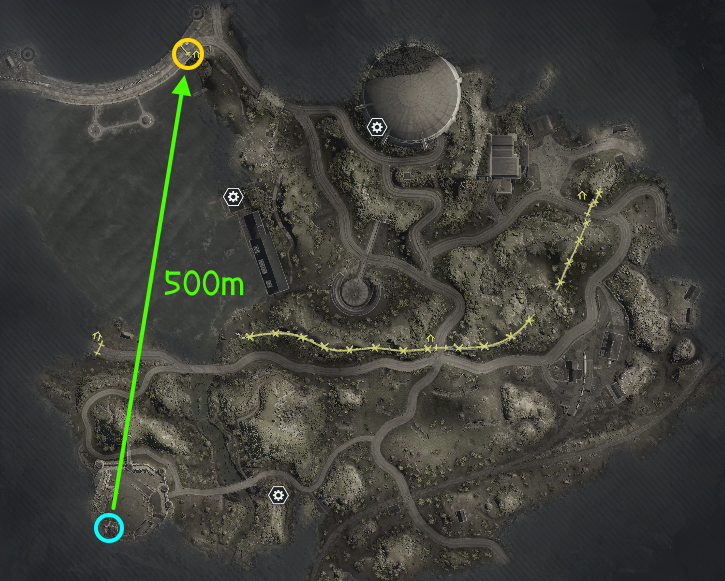The height and width of the screenshot is (581, 725).
Task: Click the gear marker above the long building
Action: point(233,197)
